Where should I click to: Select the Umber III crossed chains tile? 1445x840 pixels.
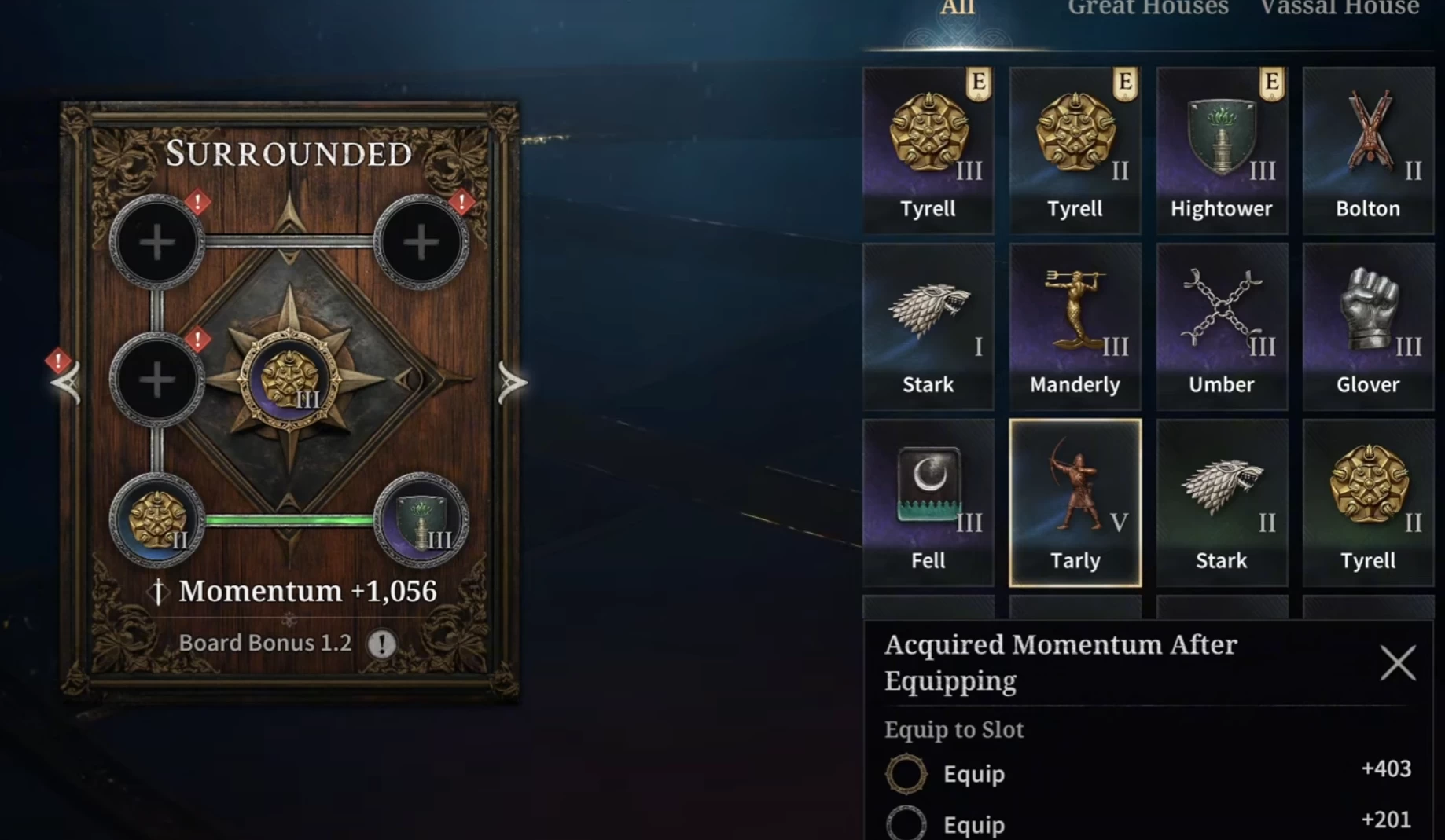pos(1221,326)
